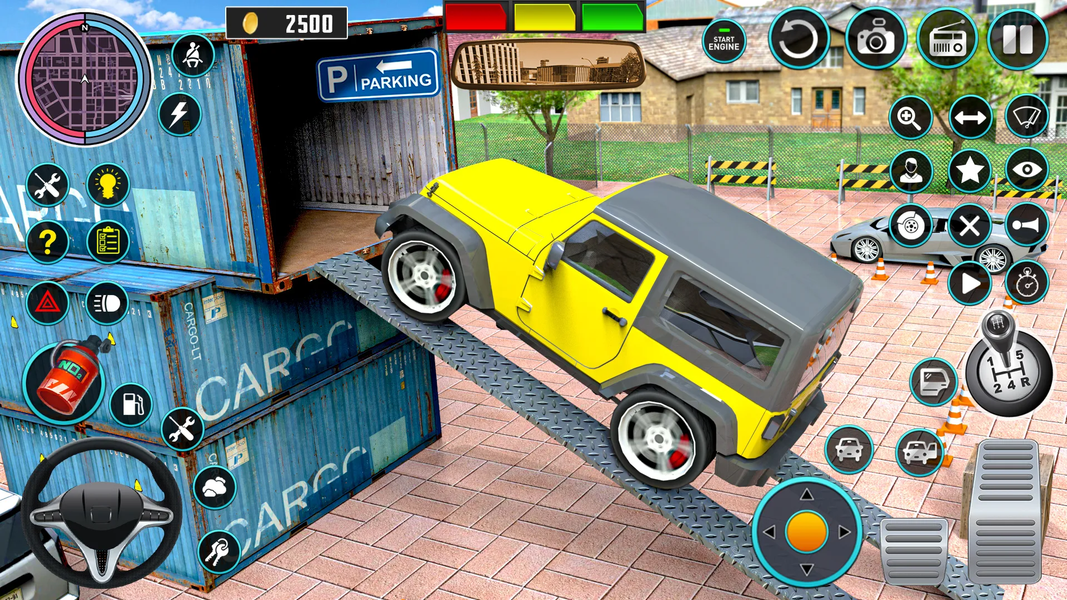The width and height of the screenshot is (1067, 600).
Task: Tap the orange joystick center button
Action: 806,531
